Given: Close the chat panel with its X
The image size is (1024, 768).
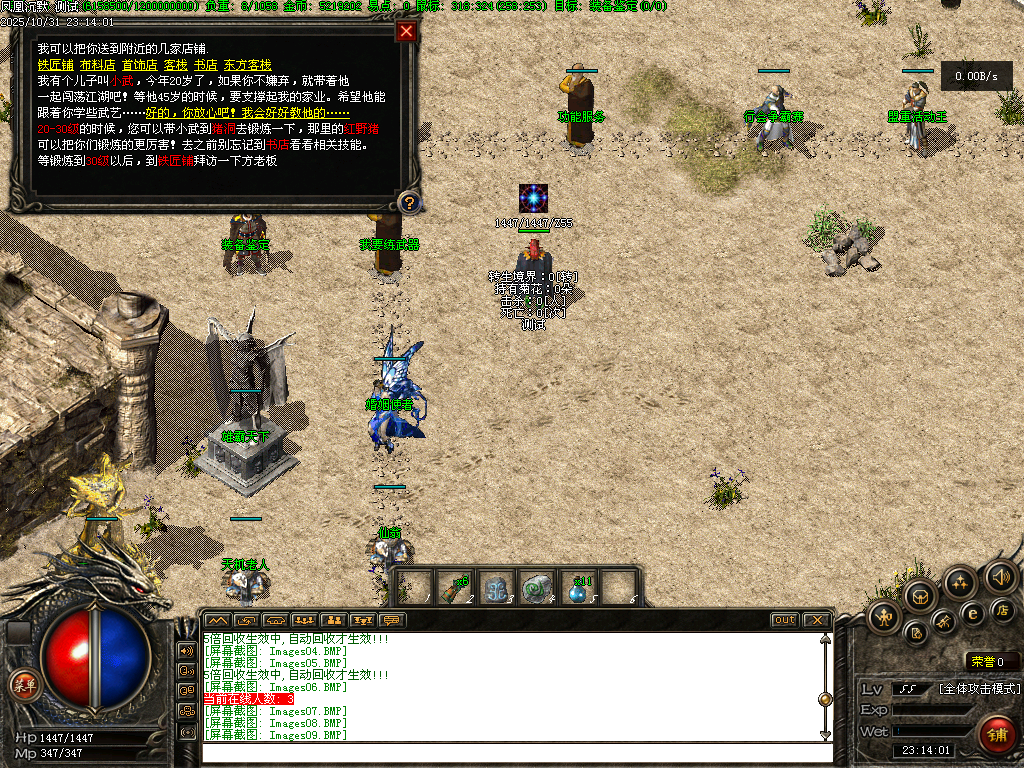Looking at the screenshot, I should click(816, 620).
